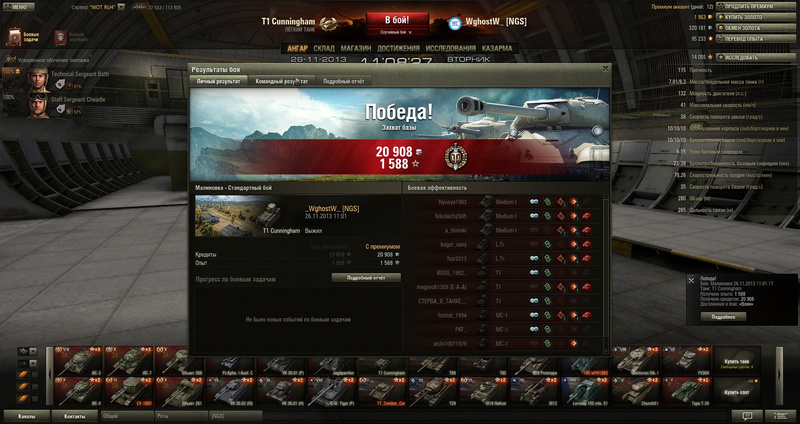The image size is (800, 424).
Task: Select the Личный результат tab
Action: click(x=217, y=80)
